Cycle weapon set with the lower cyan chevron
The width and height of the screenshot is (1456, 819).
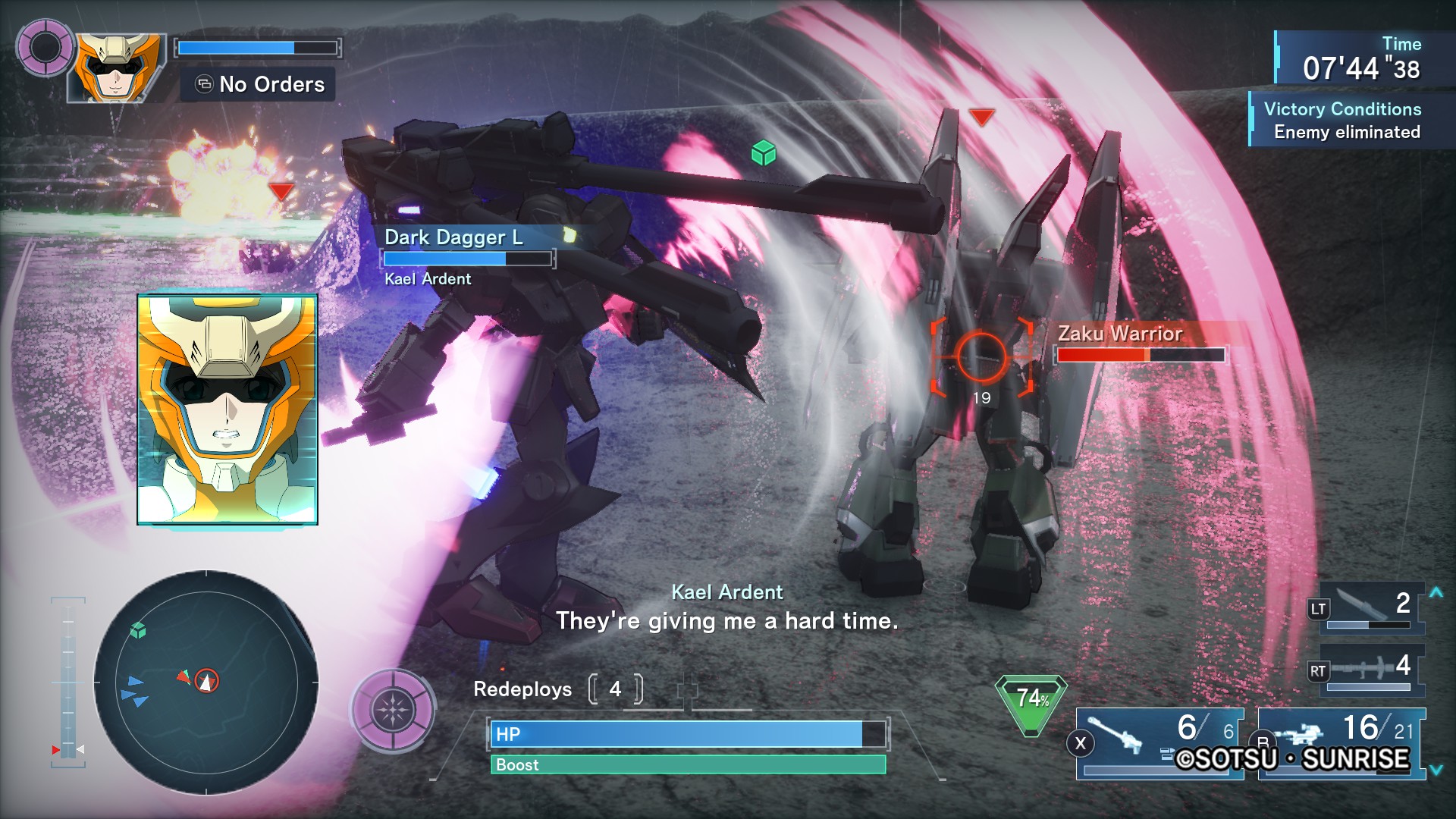(1436, 770)
